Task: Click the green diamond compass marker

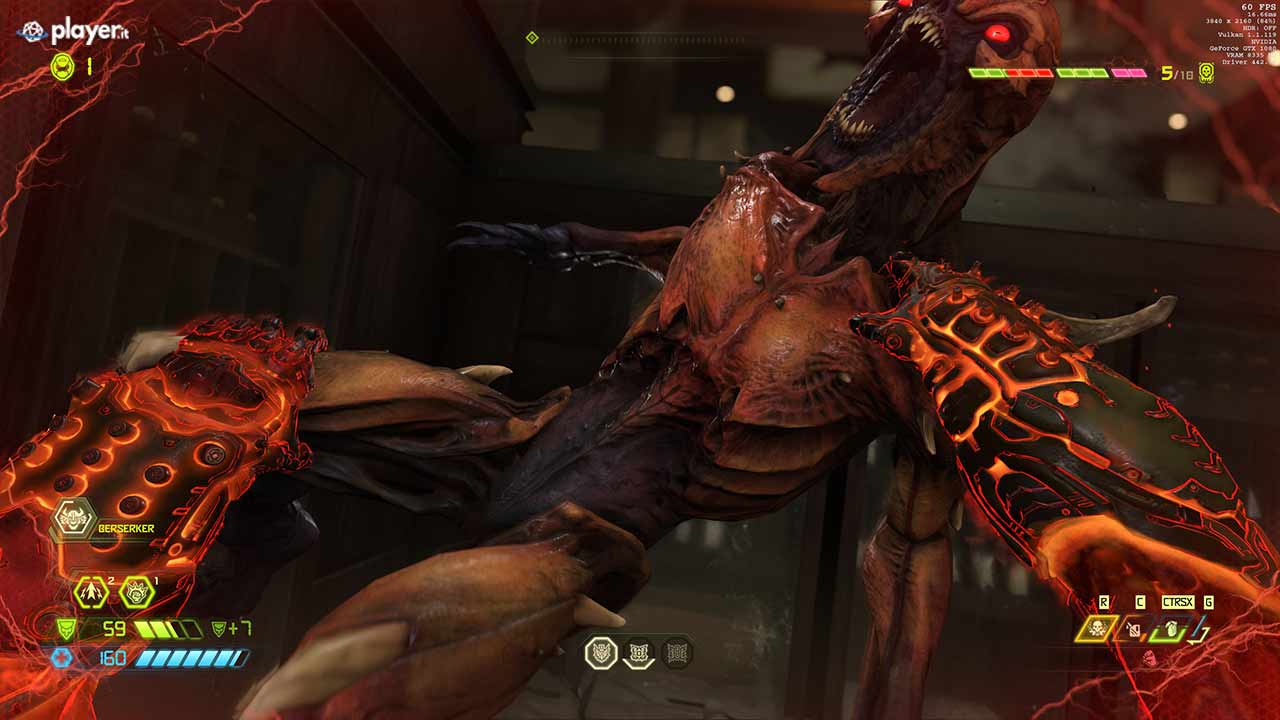Action: pos(532,38)
